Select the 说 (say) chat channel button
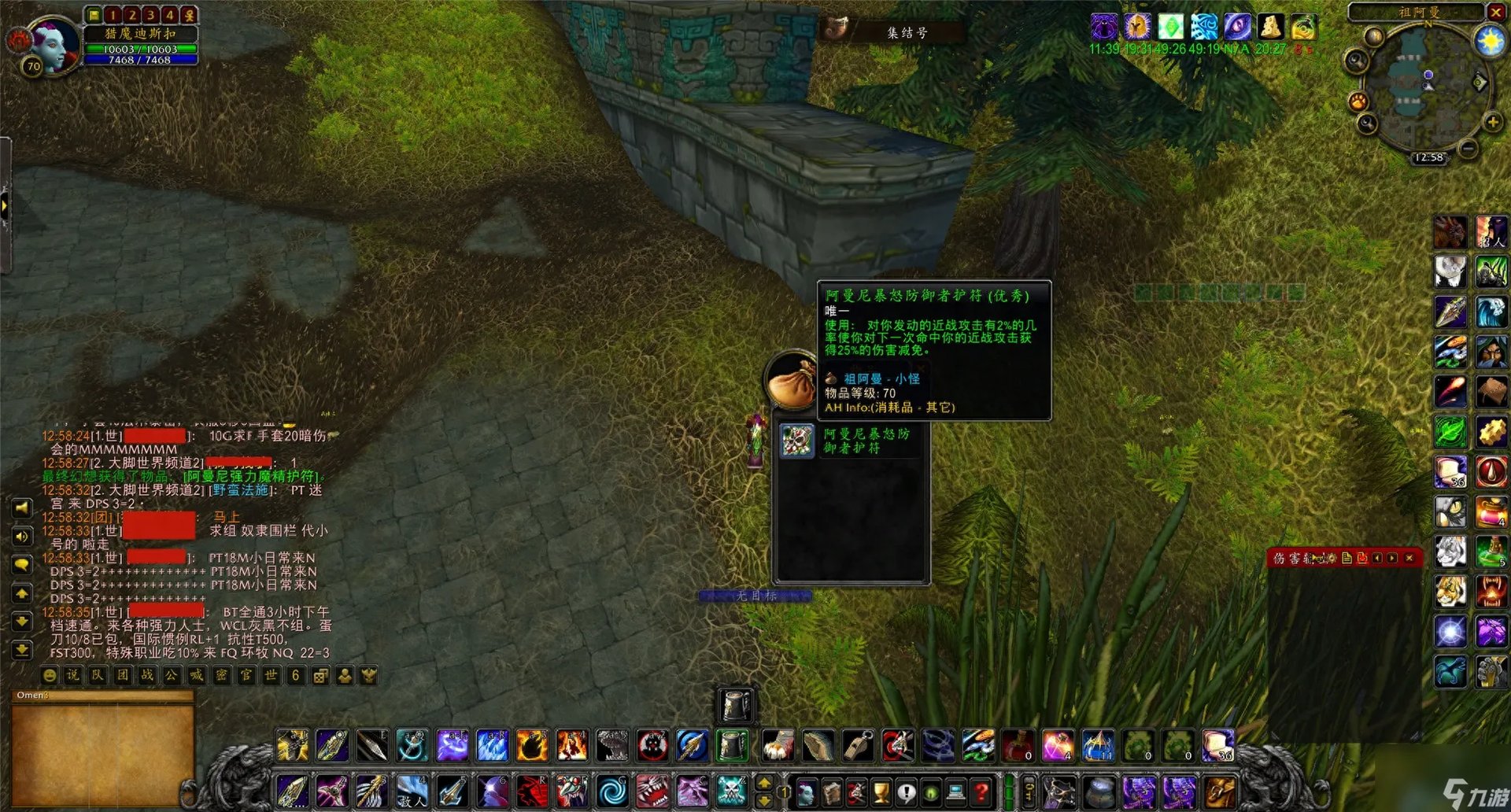The height and width of the screenshot is (812, 1511). pos(73,675)
